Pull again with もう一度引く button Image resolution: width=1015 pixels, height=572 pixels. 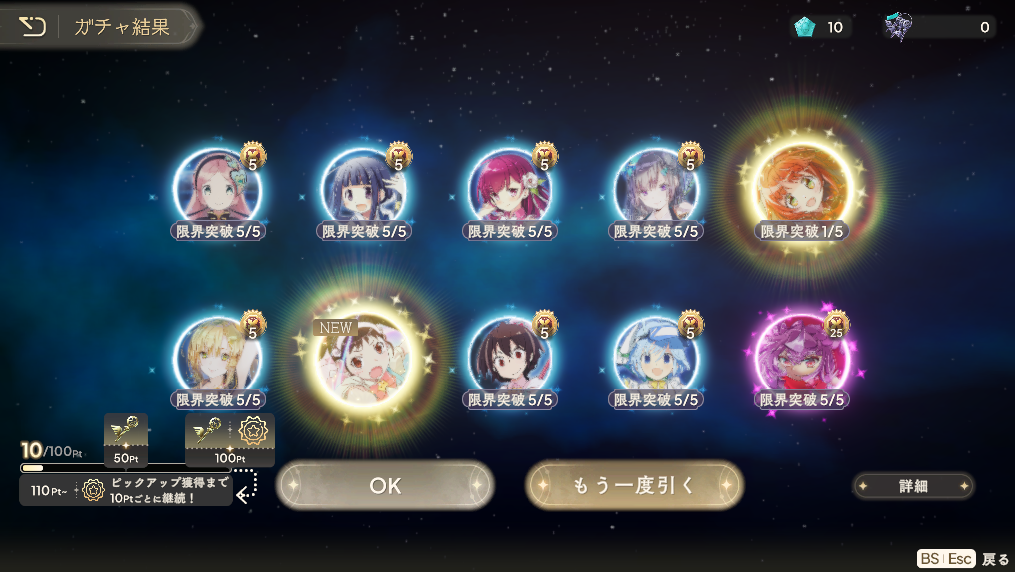[x=634, y=485]
